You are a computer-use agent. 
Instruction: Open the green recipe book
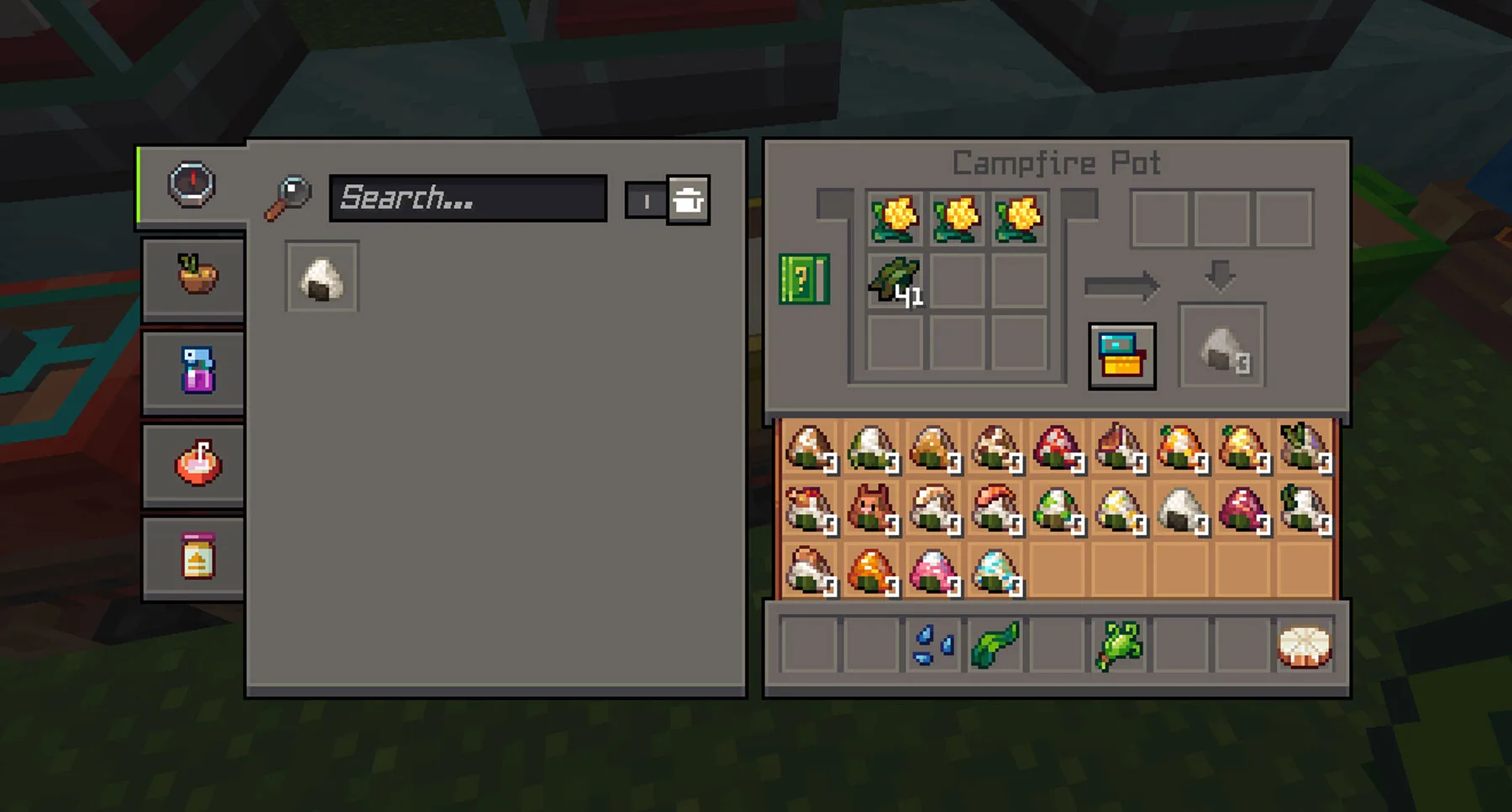tap(804, 279)
